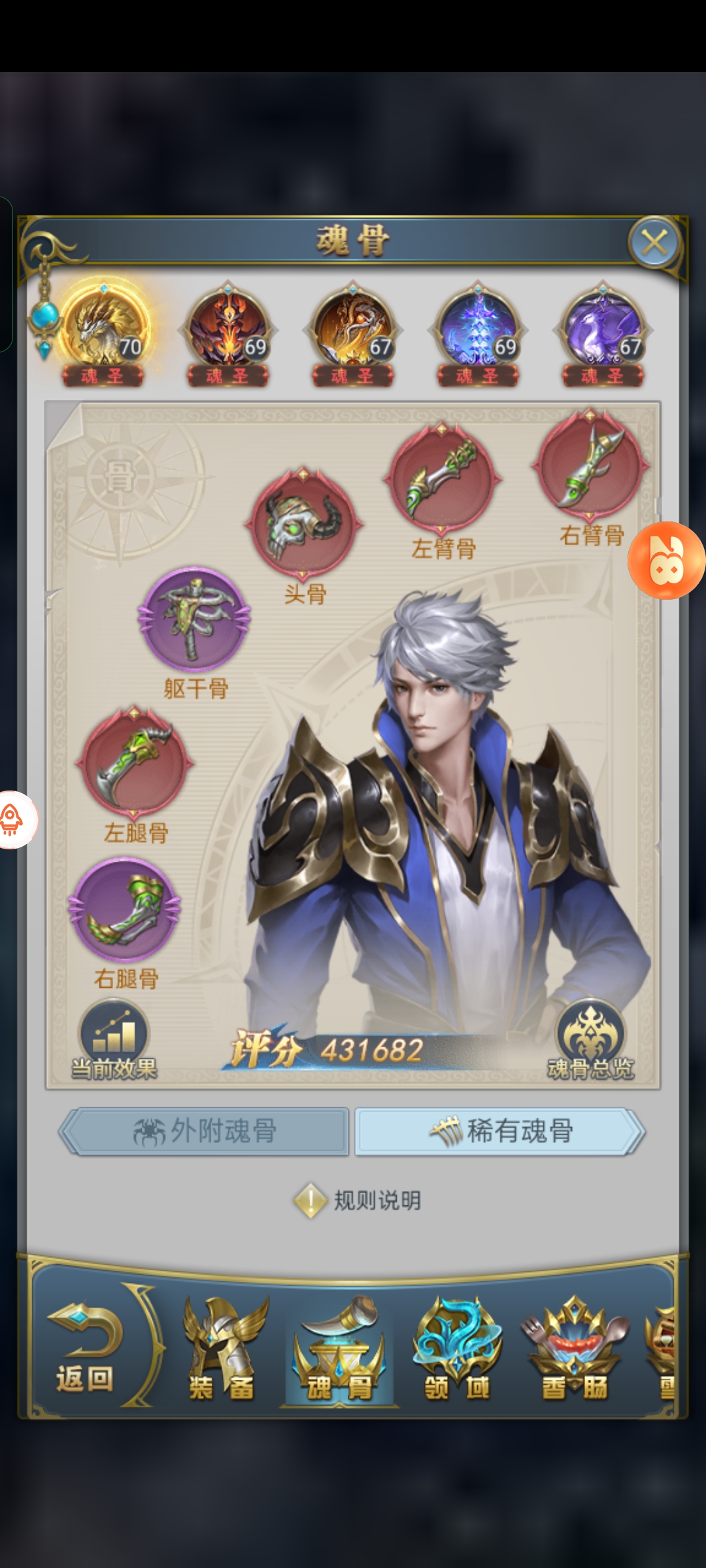Switch to 稀有魂骨 tab
706x1568 pixels.
tap(500, 1131)
